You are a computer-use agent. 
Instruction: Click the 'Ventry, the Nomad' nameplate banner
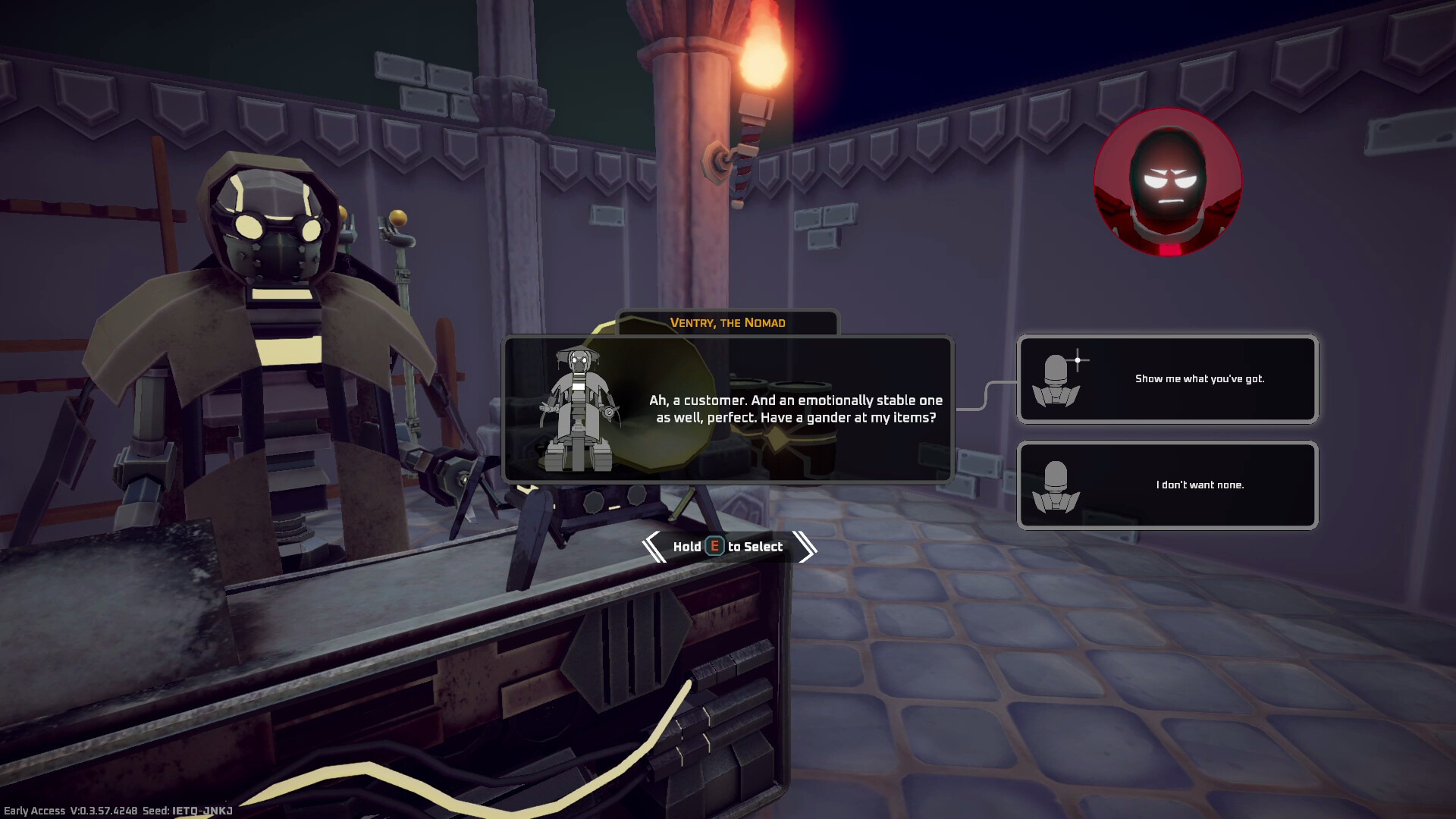point(727,322)
